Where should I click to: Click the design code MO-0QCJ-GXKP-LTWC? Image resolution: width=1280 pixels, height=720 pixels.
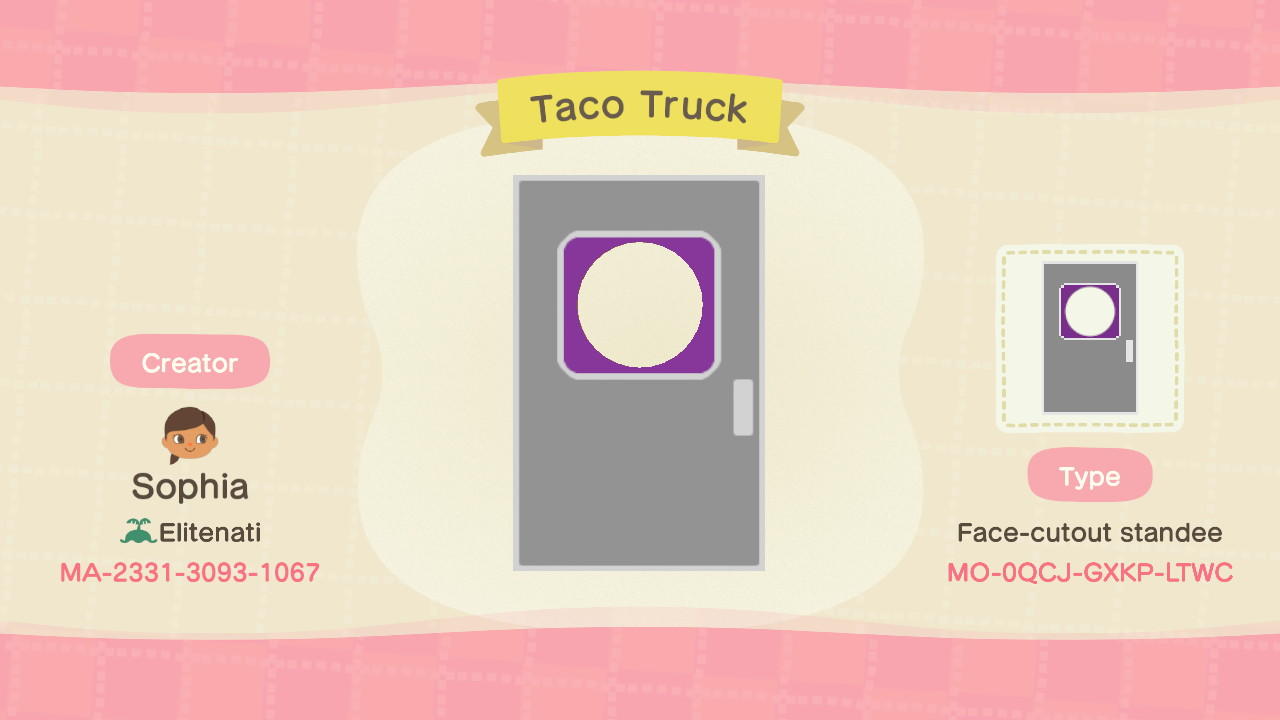1089,573
